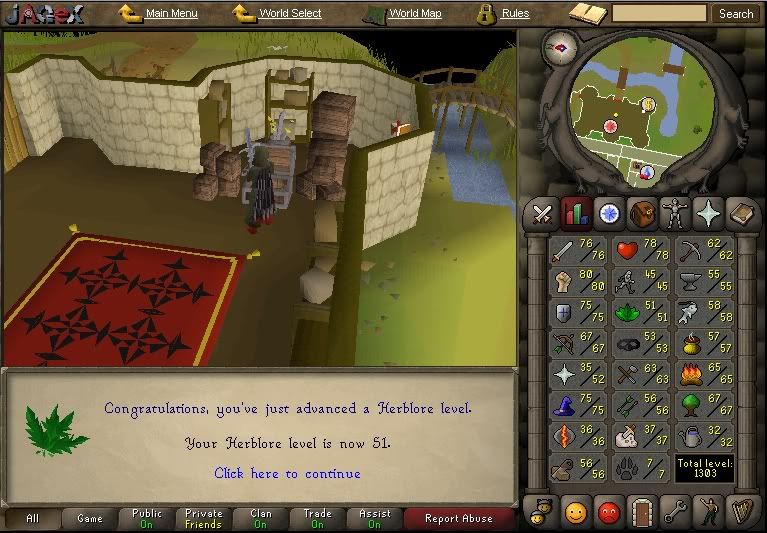Switch to the combat styles tab
This screenshot has height=533, width=767.
click(542, 213)
